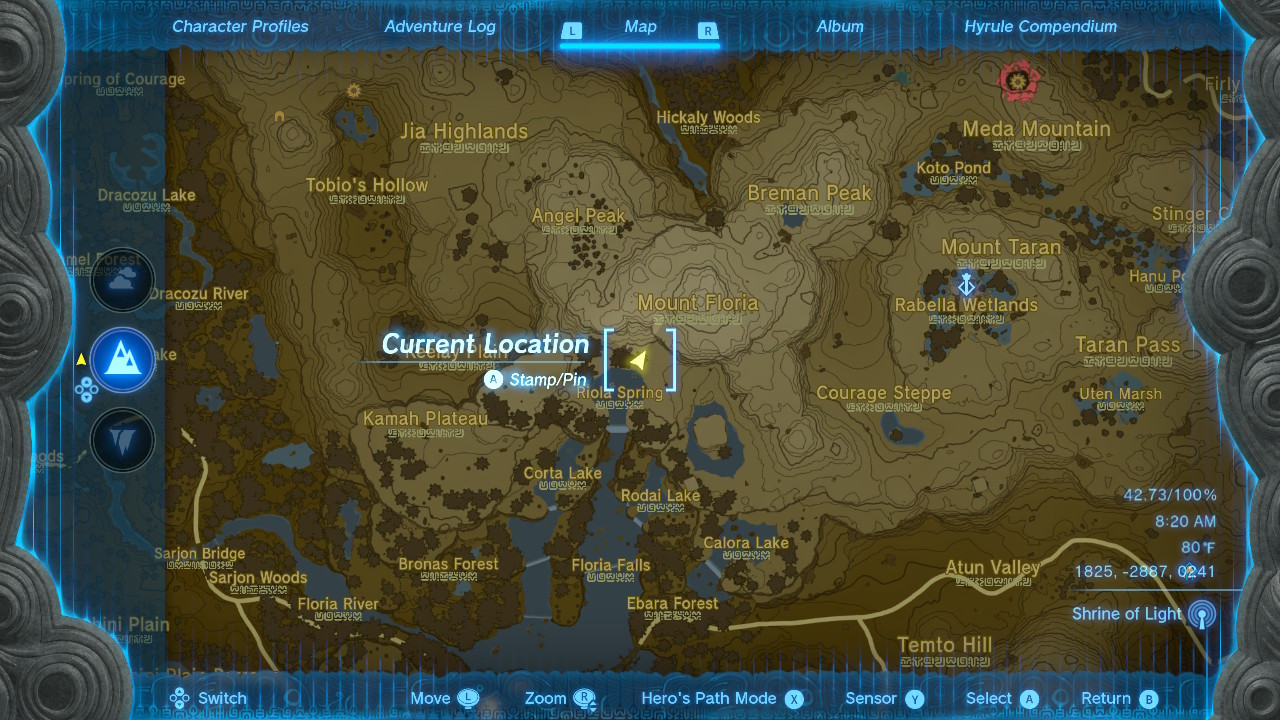This screenshot has height=720, width=1280.
Task: Click the Switch dots icon in bottom bar
Action: 180,698
